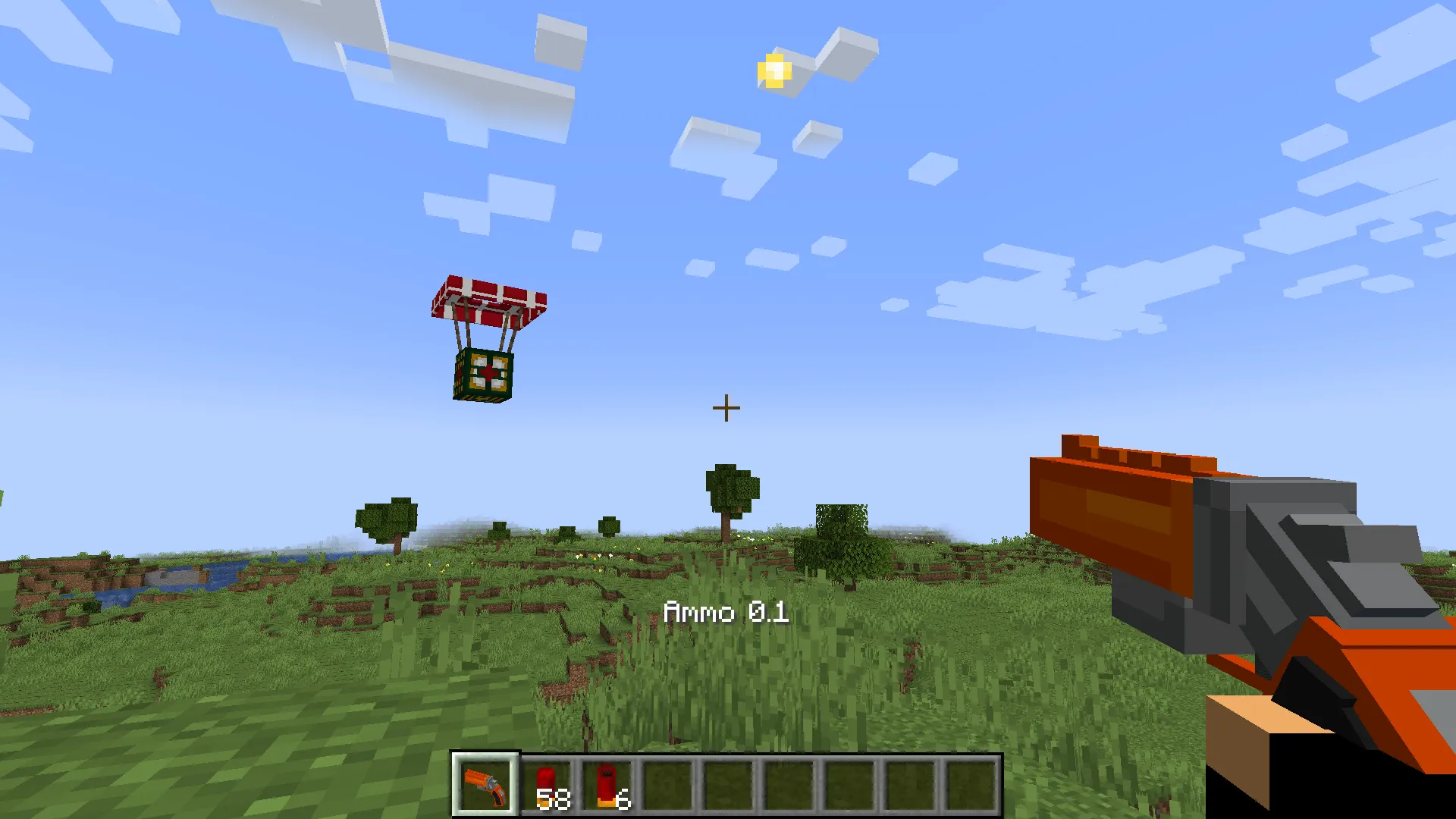Click the sun in the sky

[x=773, y=72]
